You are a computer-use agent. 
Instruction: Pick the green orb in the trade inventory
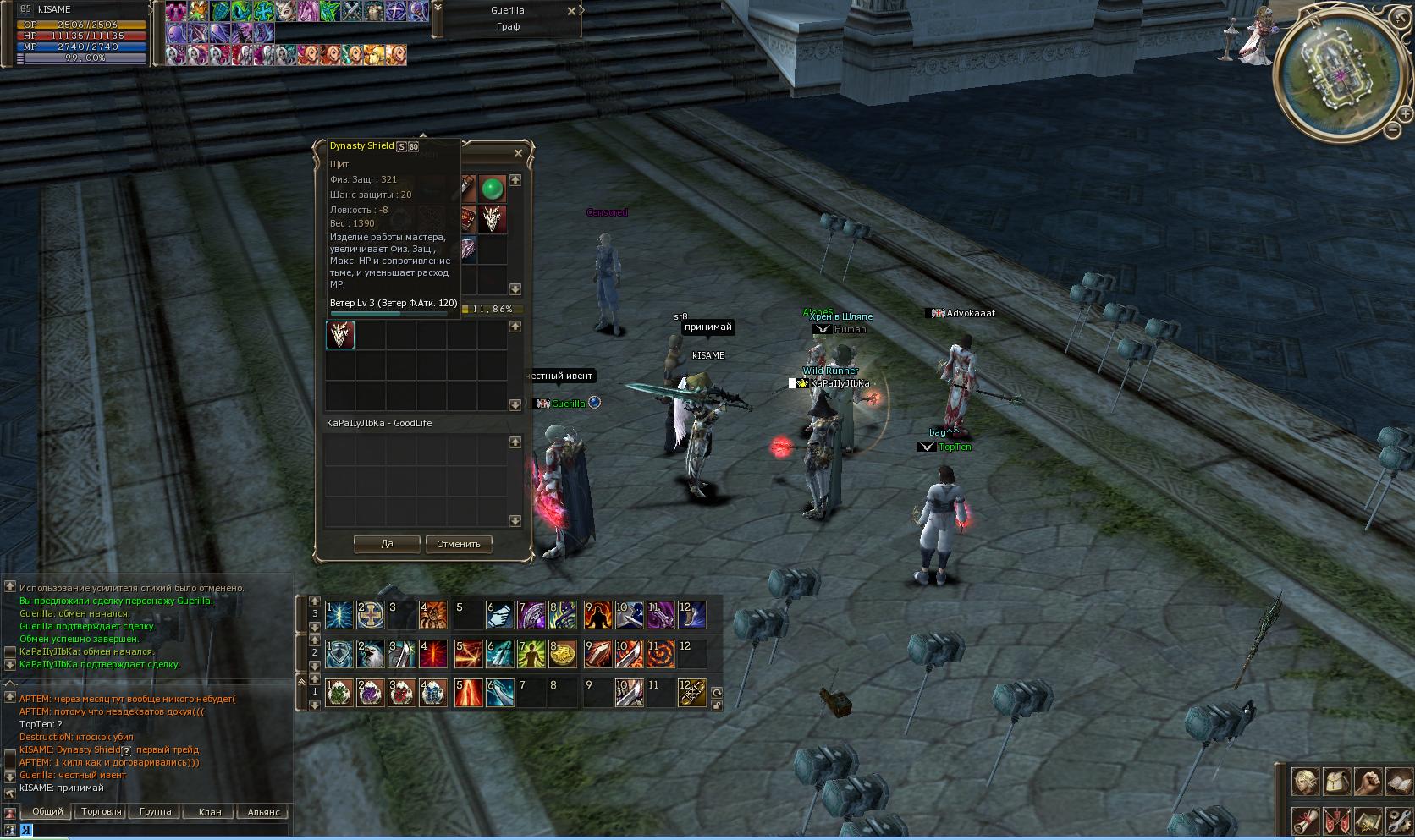pyautogui.click(x=492, y=188)
